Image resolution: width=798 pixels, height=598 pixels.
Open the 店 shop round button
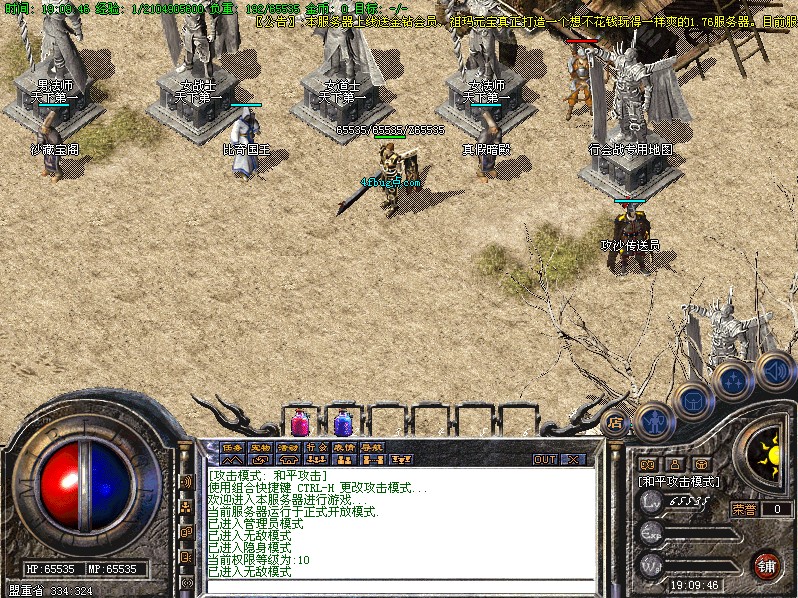tap(616, 423)
